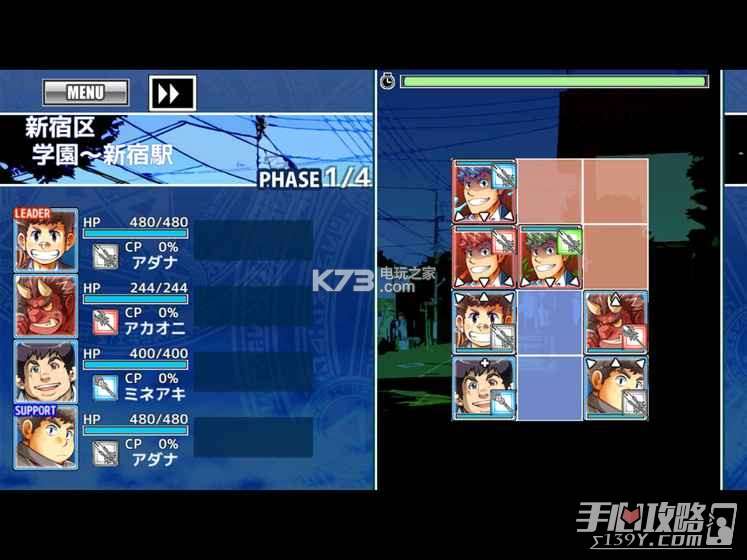
Task: Toggle the fast-forward speed button
Action: coord(171,93)
